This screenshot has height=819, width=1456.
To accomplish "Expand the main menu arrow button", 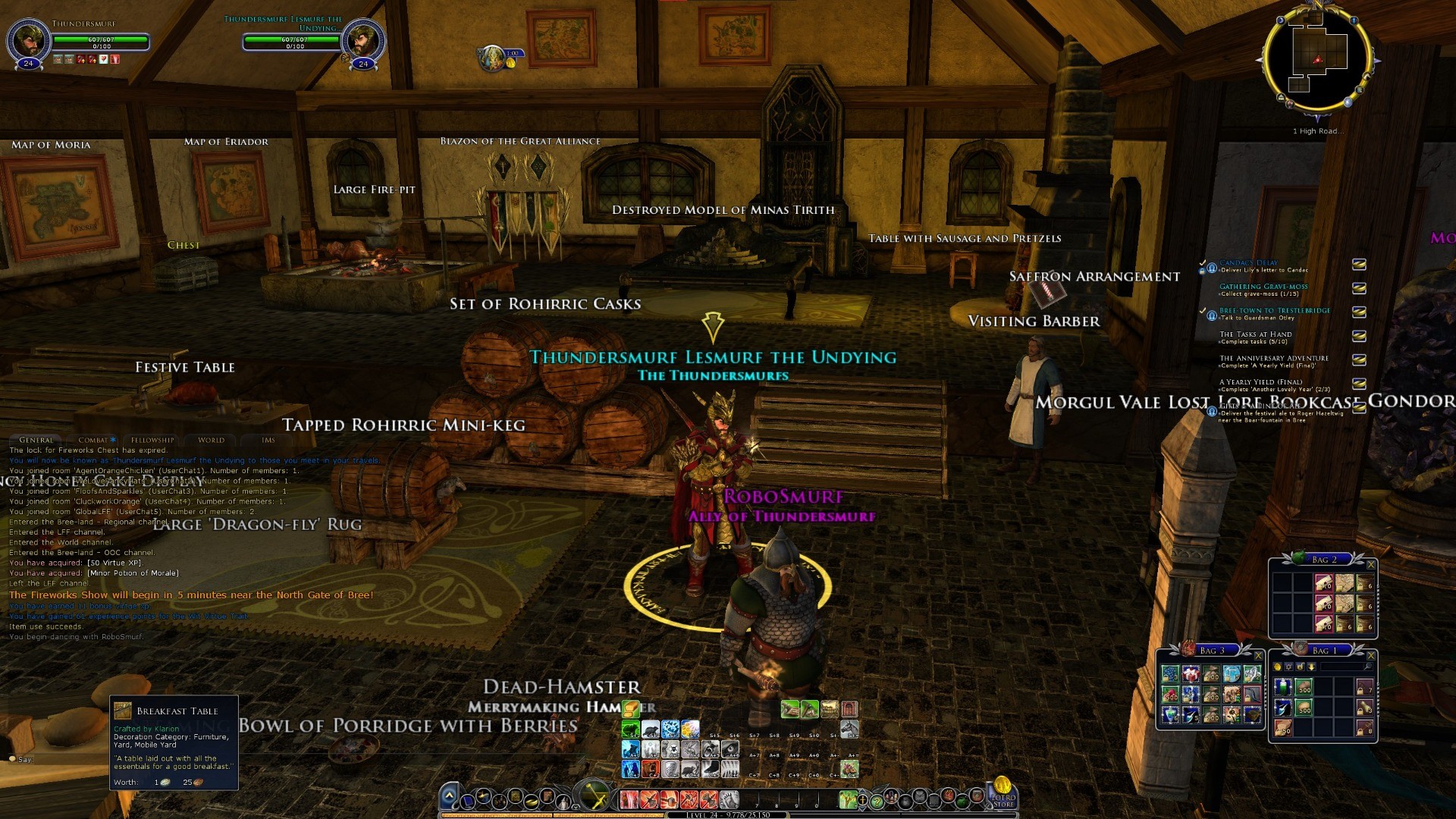I will (x=449, y=796).
